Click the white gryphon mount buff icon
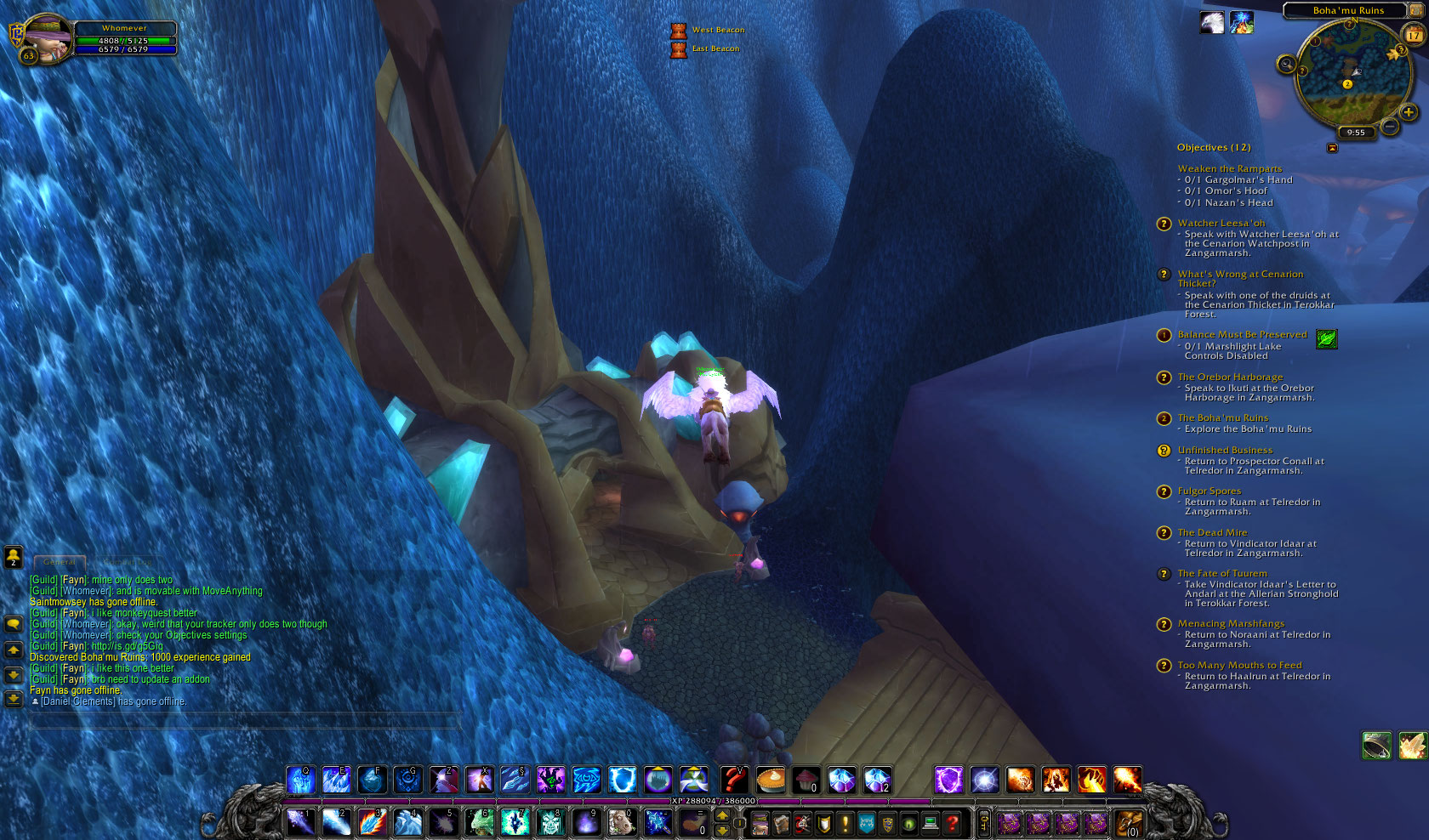 1212,22
